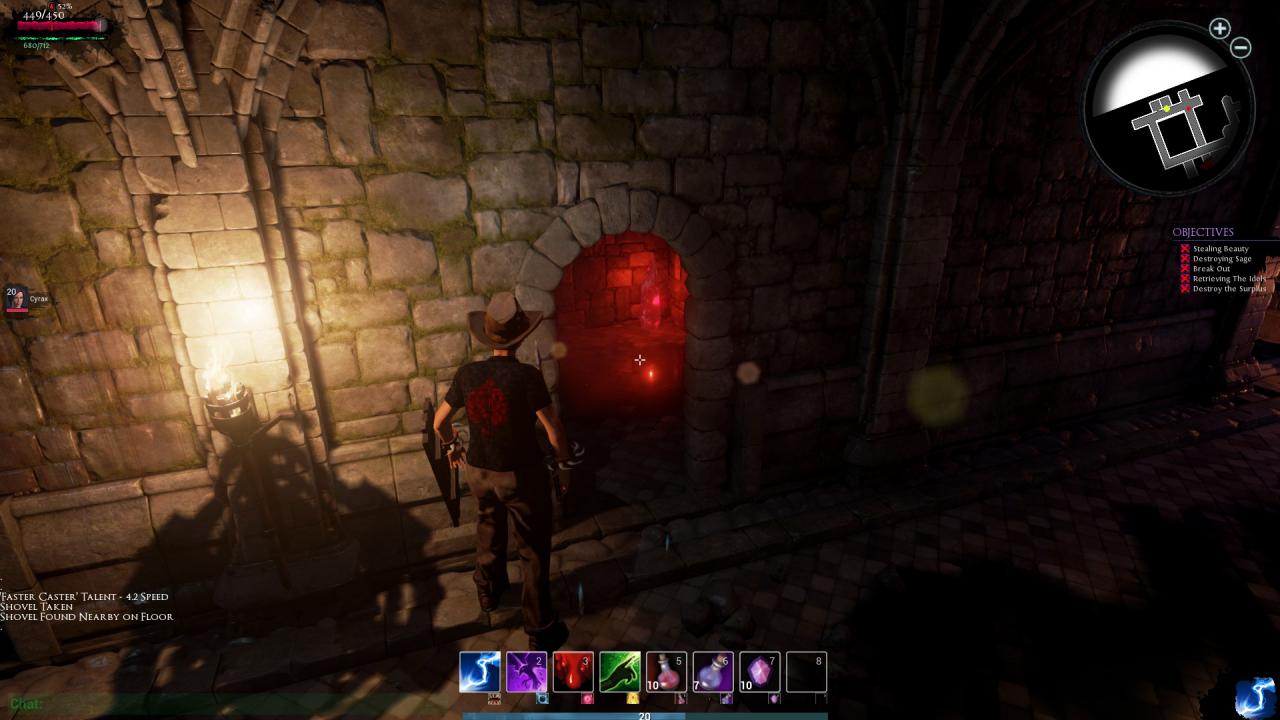Choose the Destroying Sage objective
This screenshot has width=1280, height=720.
point(1221,259)
